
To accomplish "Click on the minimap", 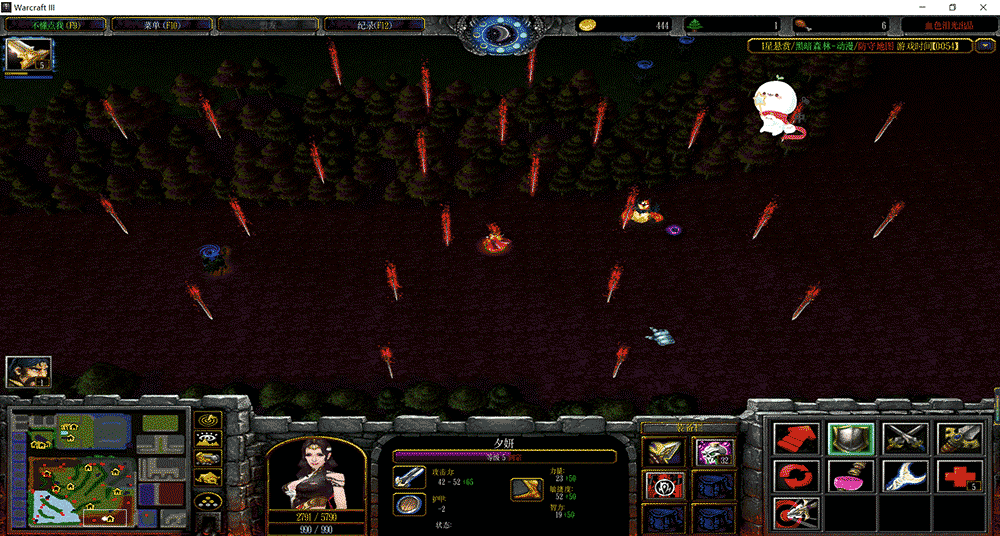I will [x=100, y=468].
